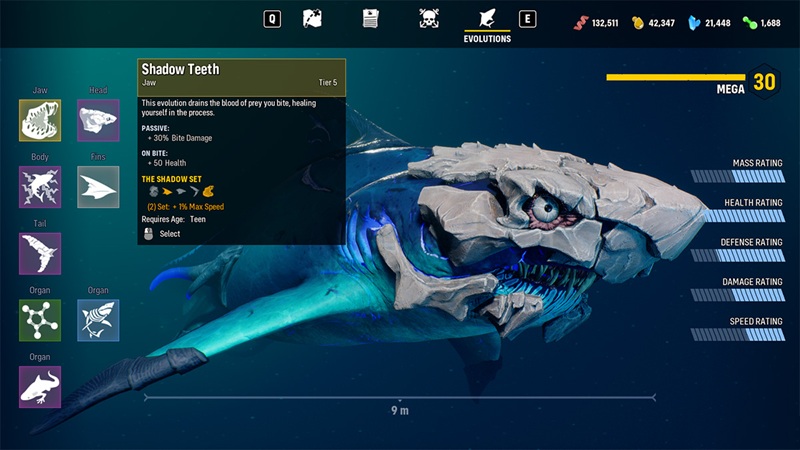This screenshot has width=800, height=450.
Task: Select the molecule Organ slot
Action: pos(40,320)
